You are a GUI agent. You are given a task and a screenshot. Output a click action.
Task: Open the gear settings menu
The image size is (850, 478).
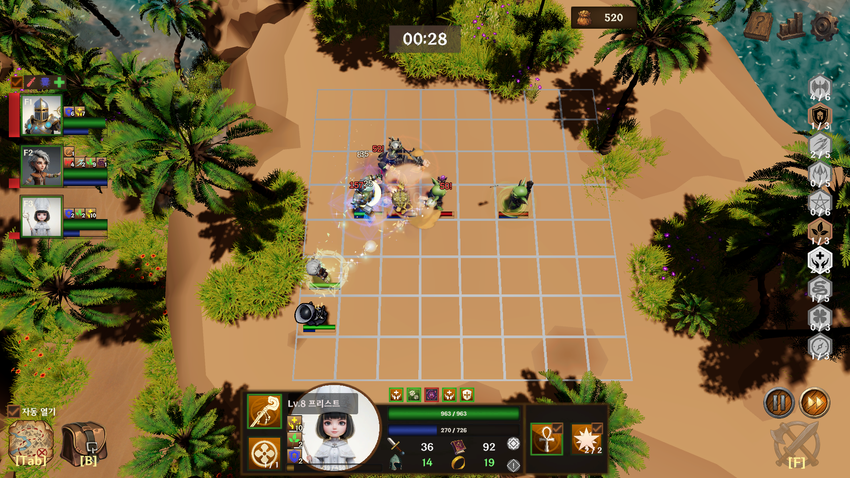pyautogui.click(x=824, y=25)
